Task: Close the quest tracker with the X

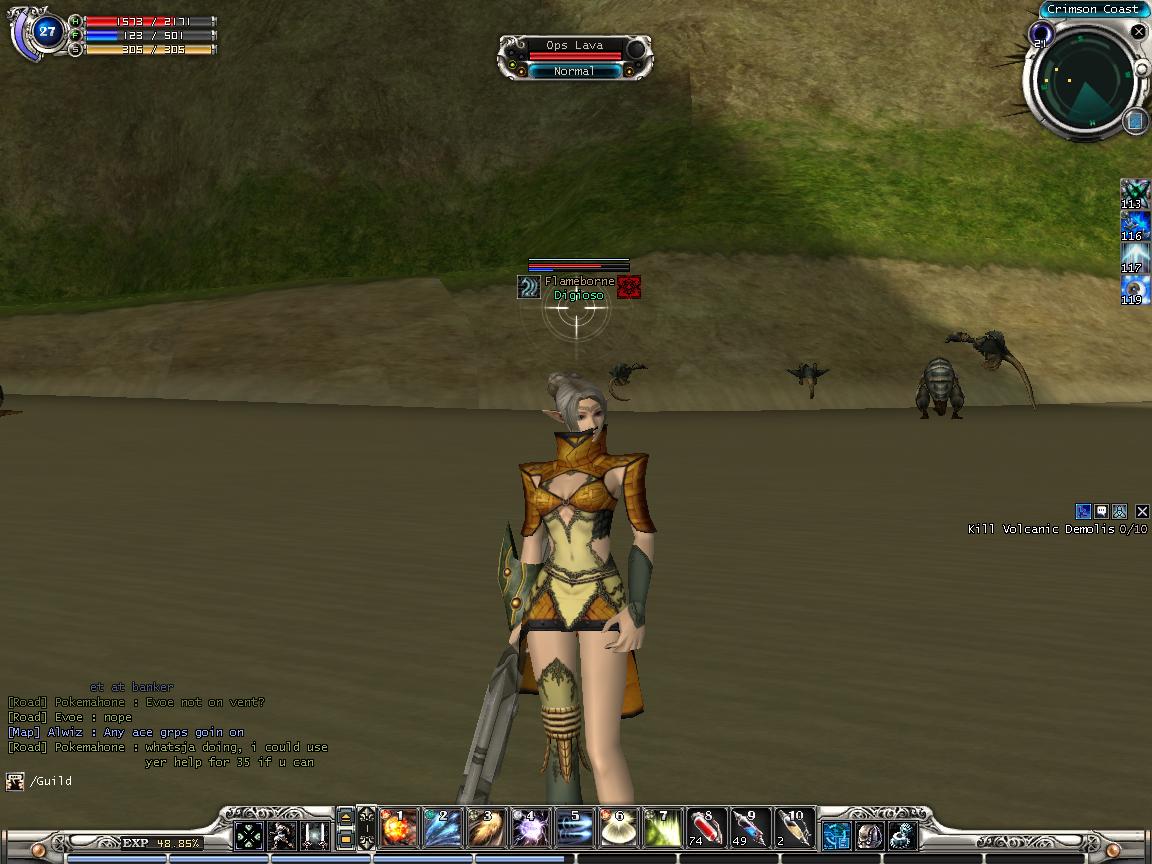Action: pyautogui.click(x=1142, y=512)
